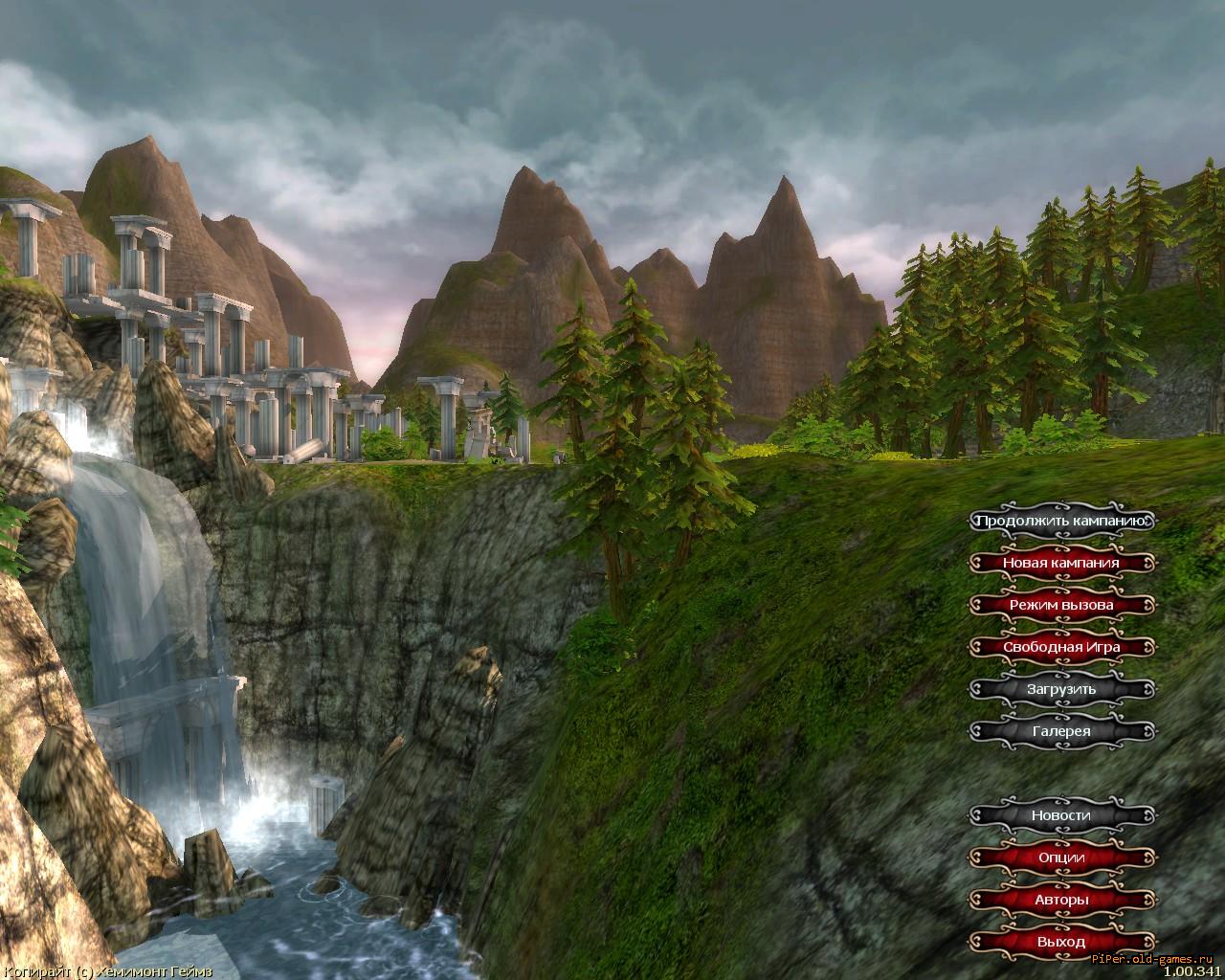Screen dimensions: 1225x980
Task: Click the Продолжить кампанию button
Action: point(1060,522)
